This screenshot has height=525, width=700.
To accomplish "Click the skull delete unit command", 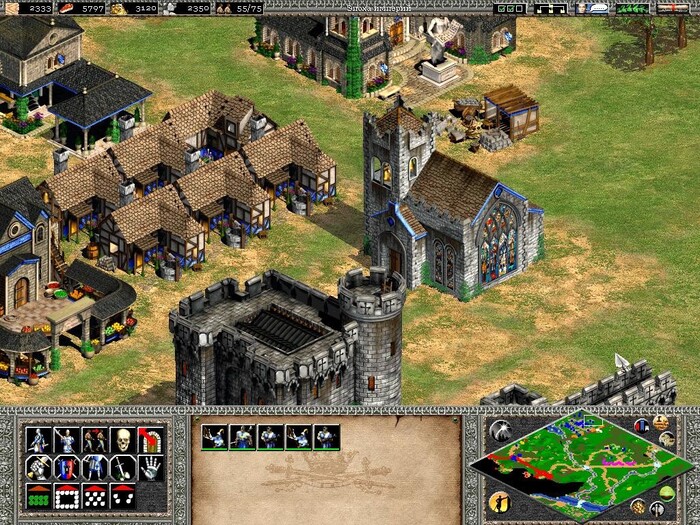I will click(x=122, y=439).
